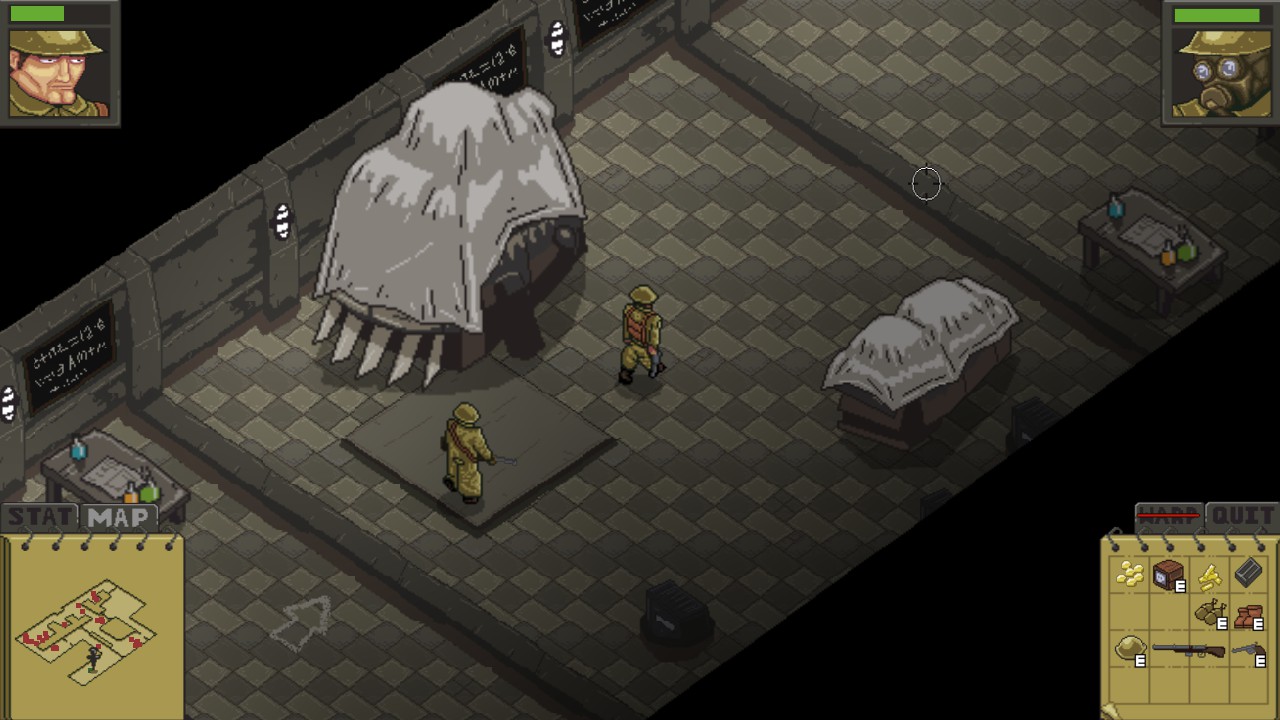Switch to the STAT tab
The height and width of the screenshot is (720, 1280).
[40, 516]
